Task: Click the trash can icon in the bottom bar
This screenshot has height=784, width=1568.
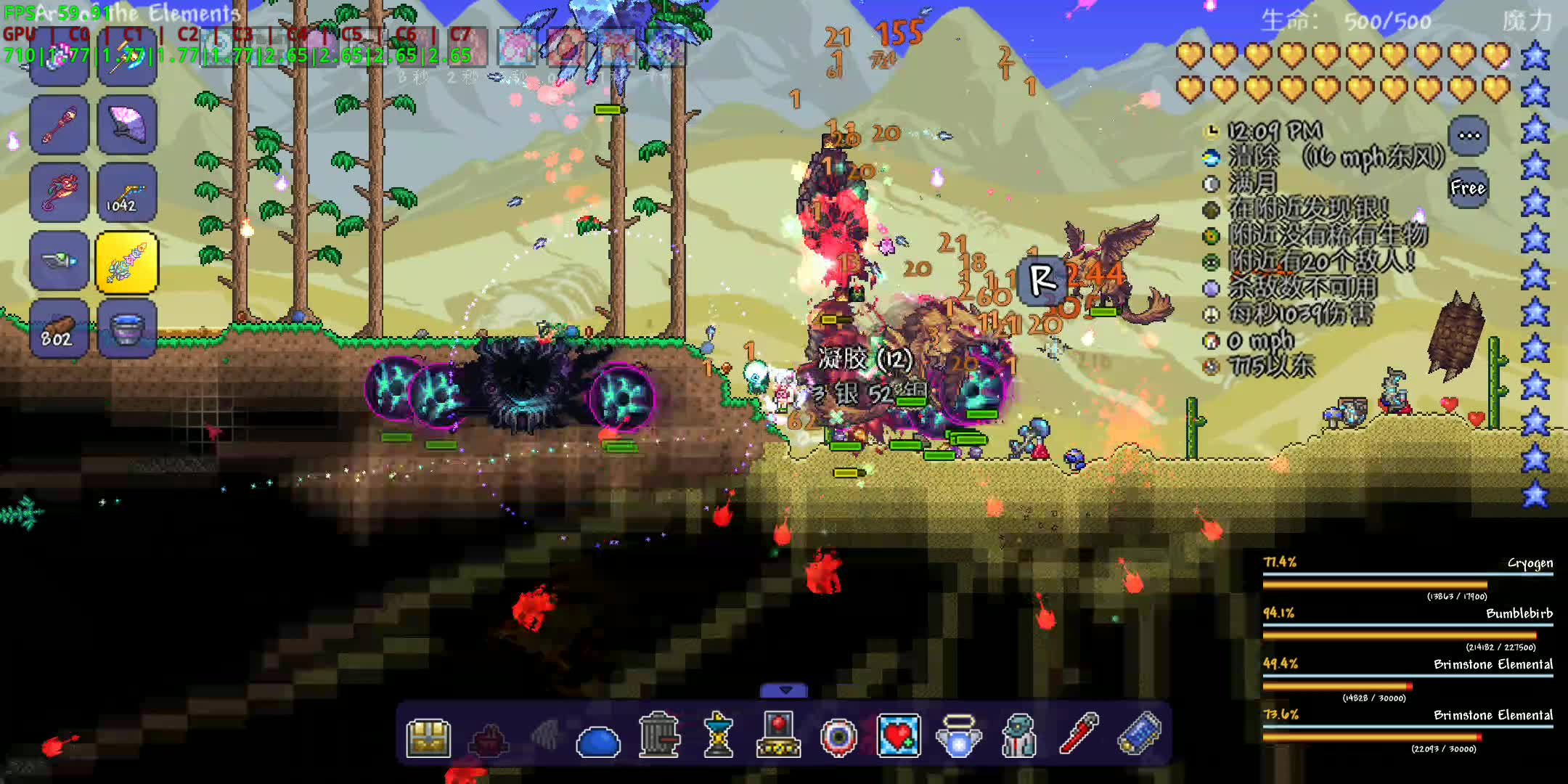Action: click(657, 737)
